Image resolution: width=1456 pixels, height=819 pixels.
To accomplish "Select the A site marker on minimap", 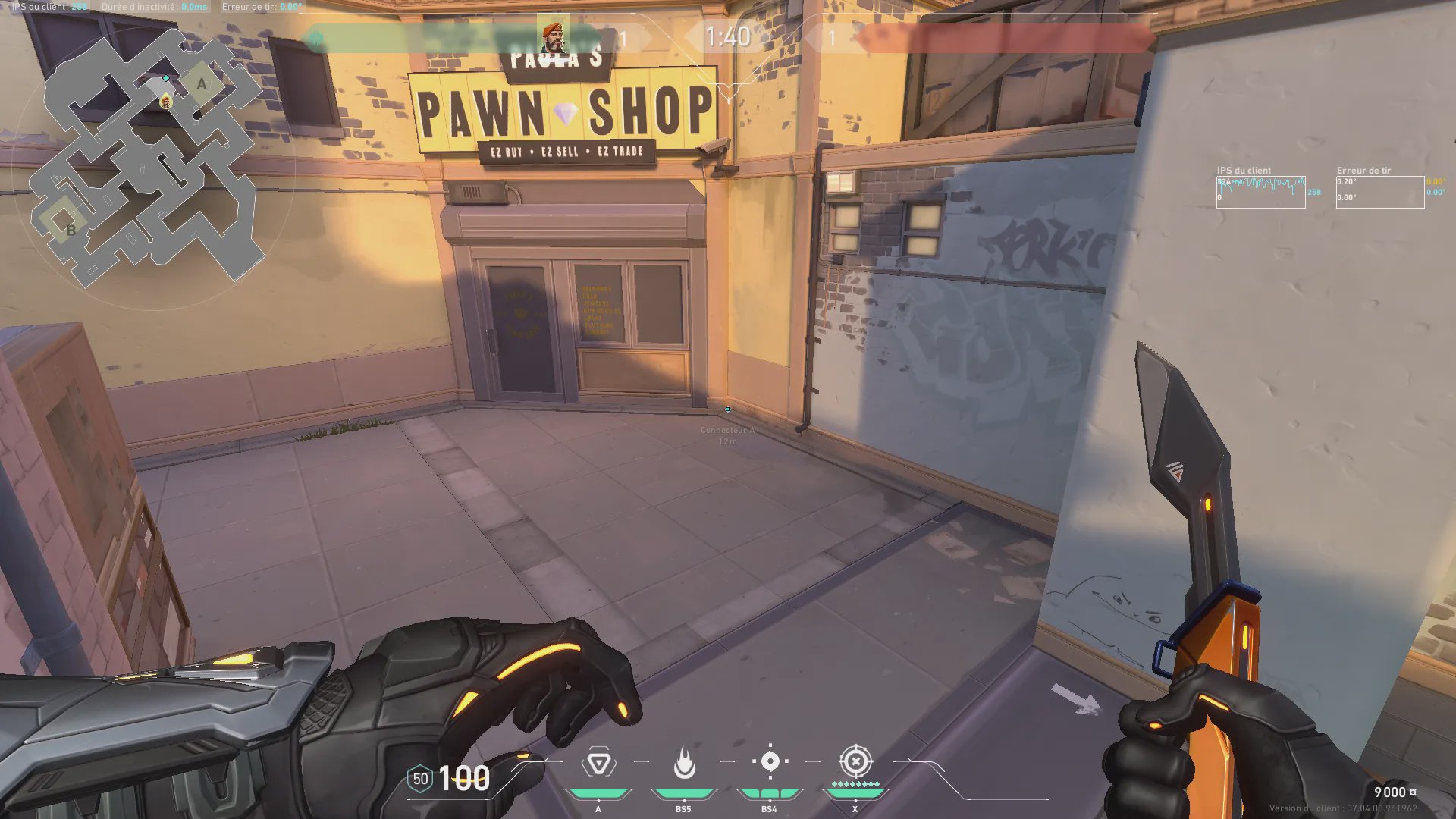I will point(202,84).
